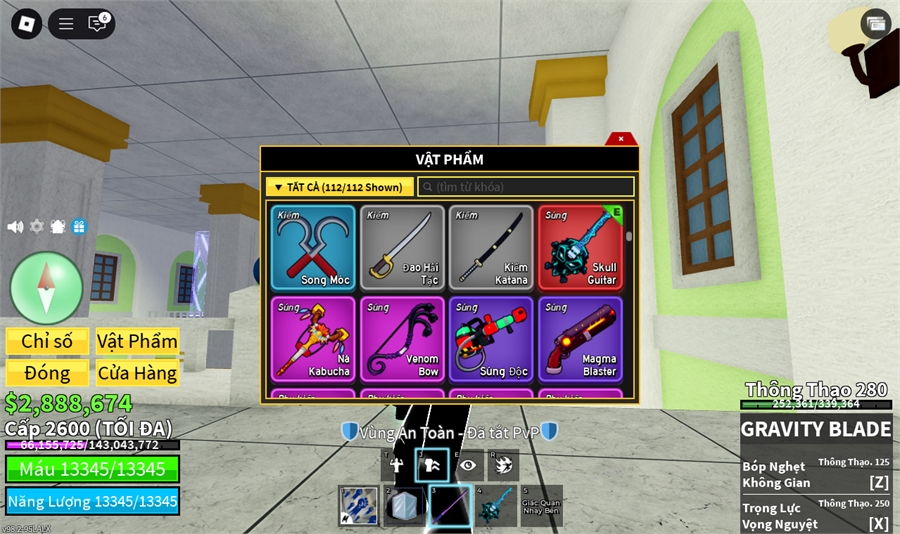Select the Súng Độc gun
The image size is (900, 534).
tap(491, 338)
